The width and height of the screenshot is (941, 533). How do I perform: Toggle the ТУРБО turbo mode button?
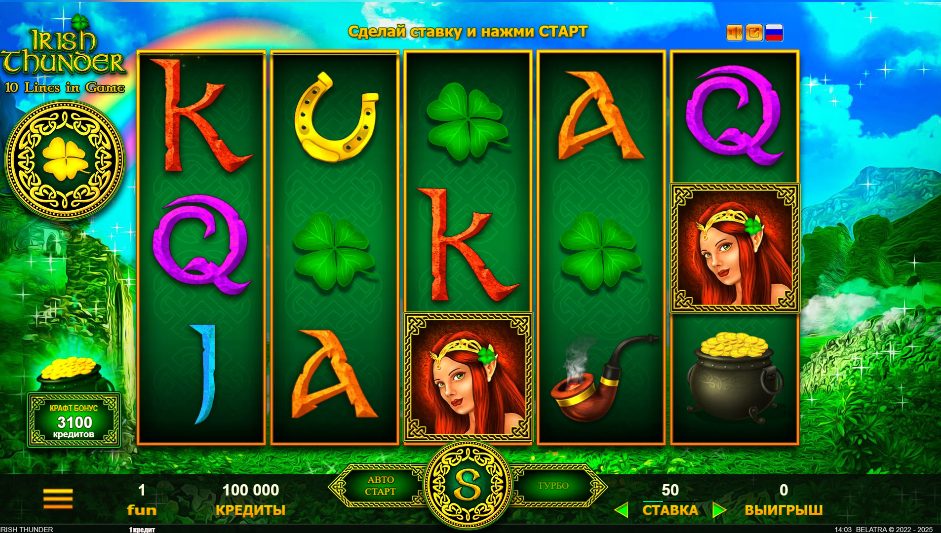[553, 486]
